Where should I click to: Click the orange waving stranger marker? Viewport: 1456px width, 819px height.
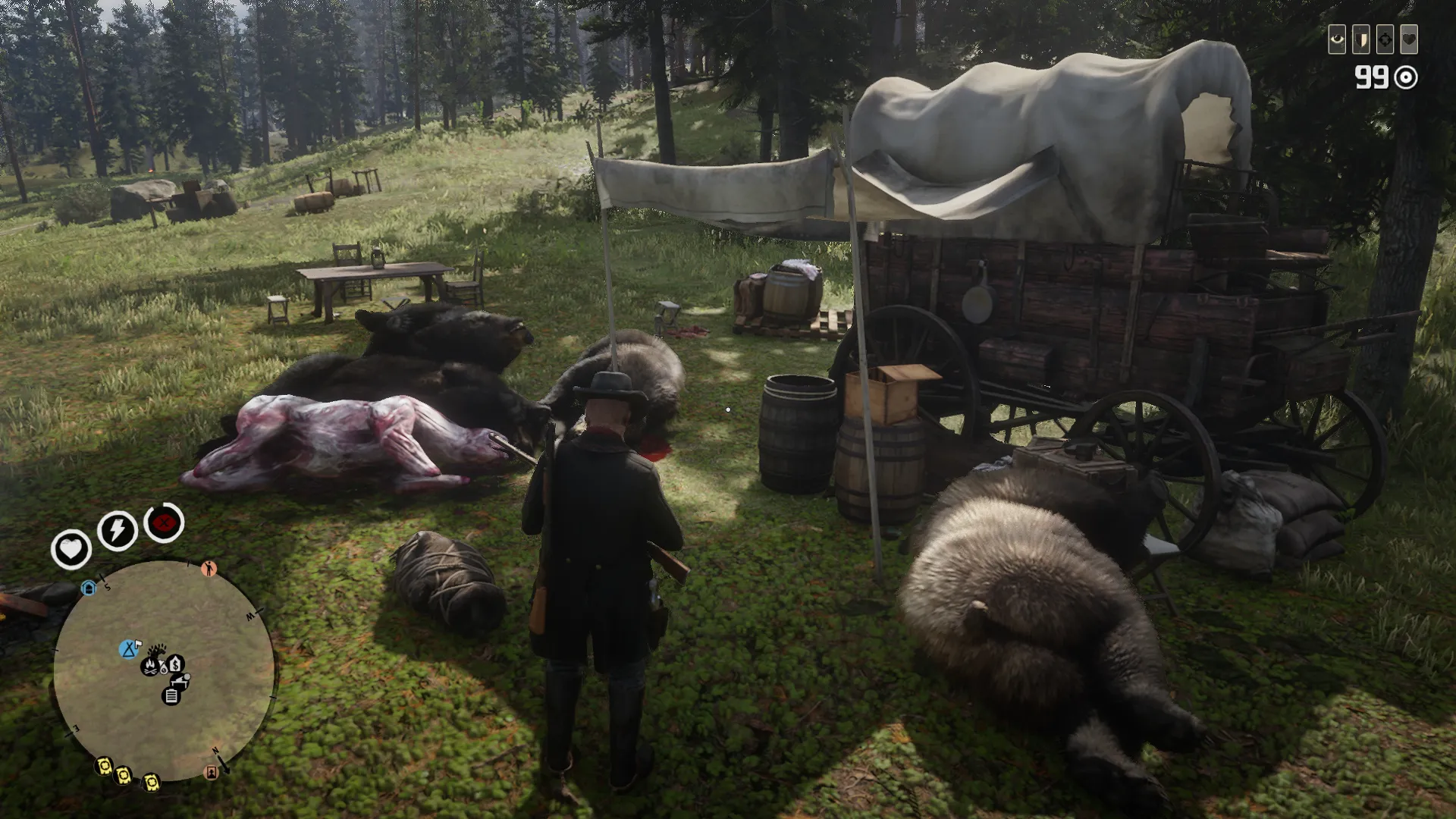209,568
